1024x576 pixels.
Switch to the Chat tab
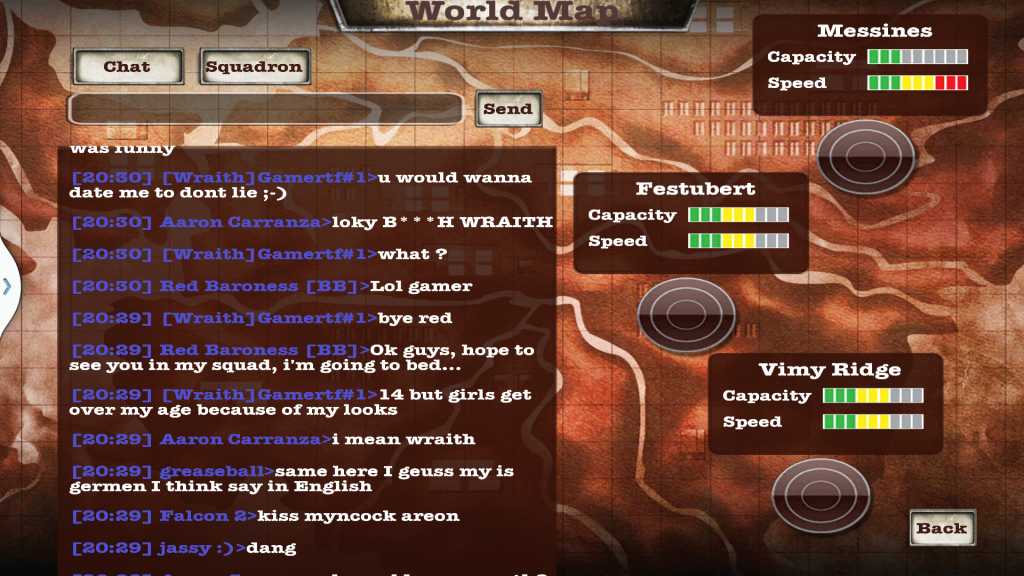click(x=127, y=67)
